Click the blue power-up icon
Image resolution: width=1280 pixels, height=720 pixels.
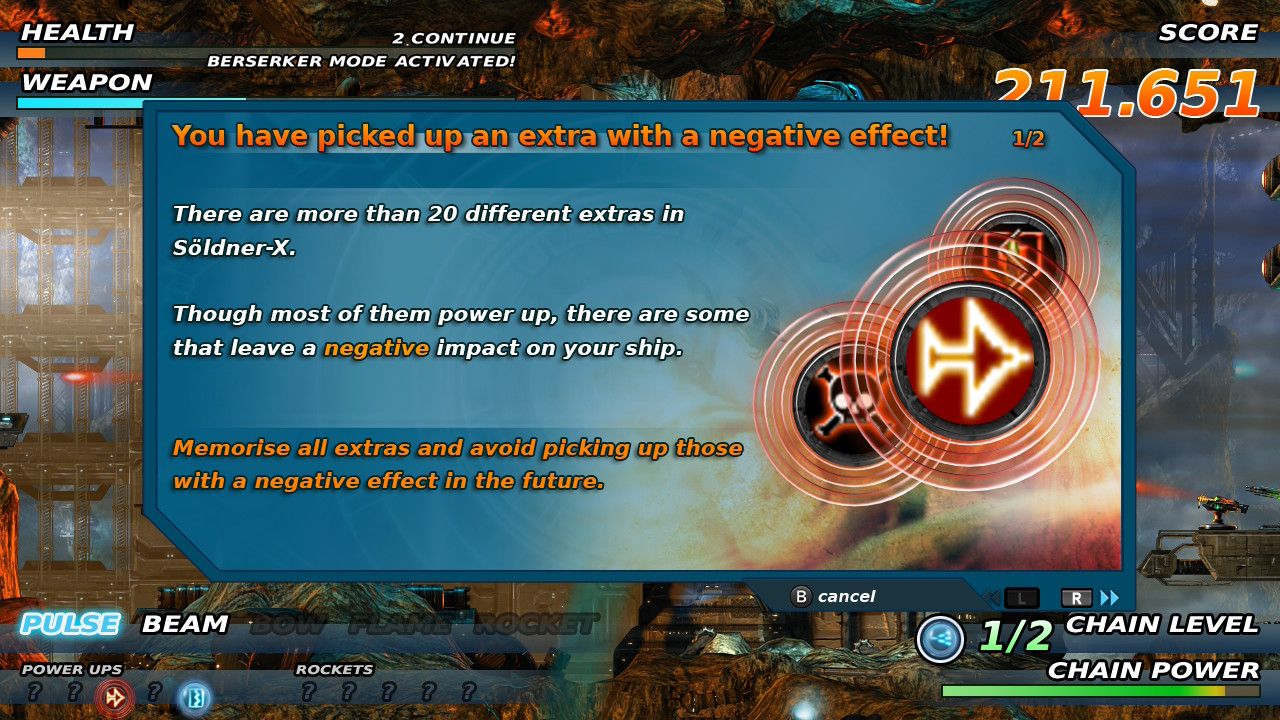point(194,697)
